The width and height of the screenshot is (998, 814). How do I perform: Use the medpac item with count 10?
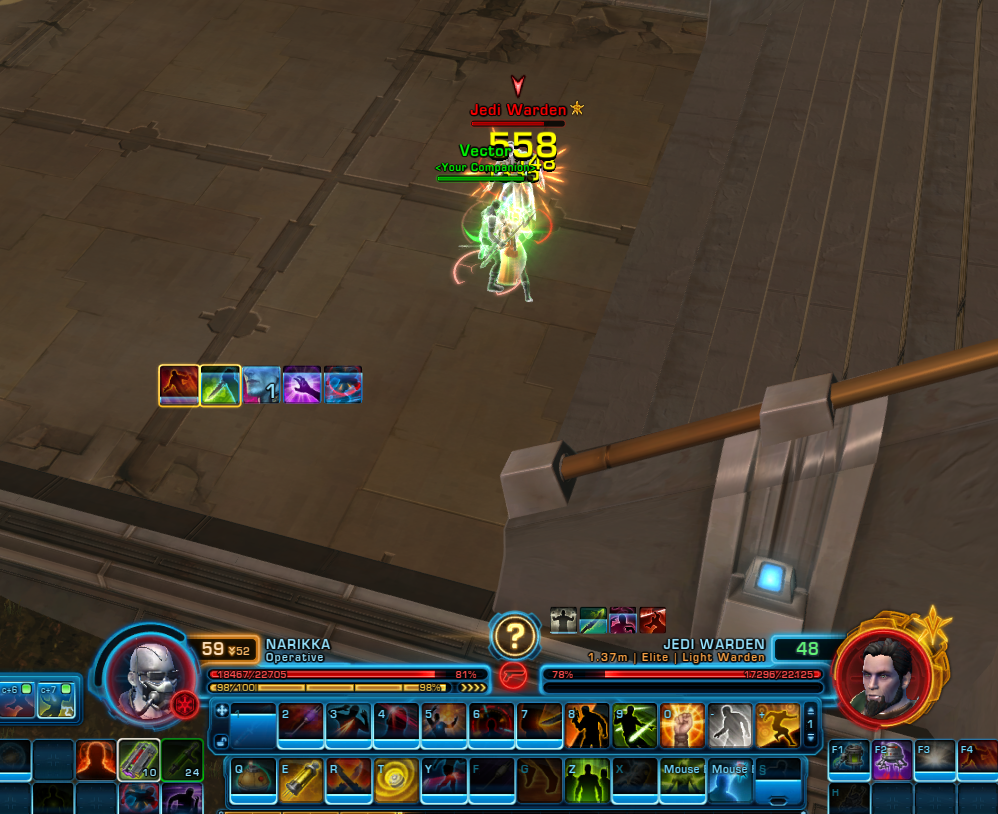pyautogui.click(x=138, y=760)
